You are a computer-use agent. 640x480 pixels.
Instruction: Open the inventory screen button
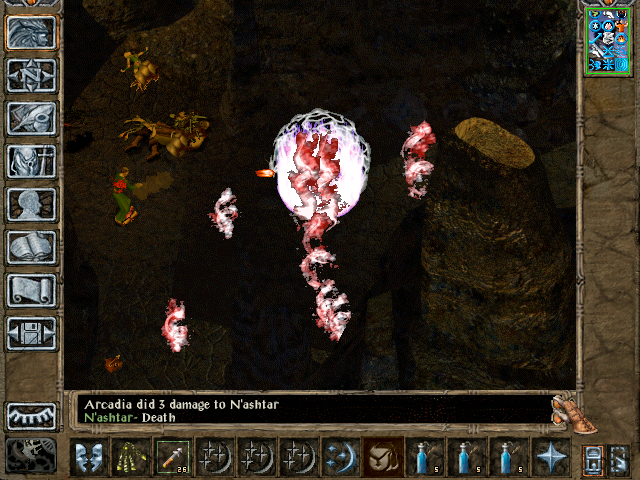click(x=31, y=161)
